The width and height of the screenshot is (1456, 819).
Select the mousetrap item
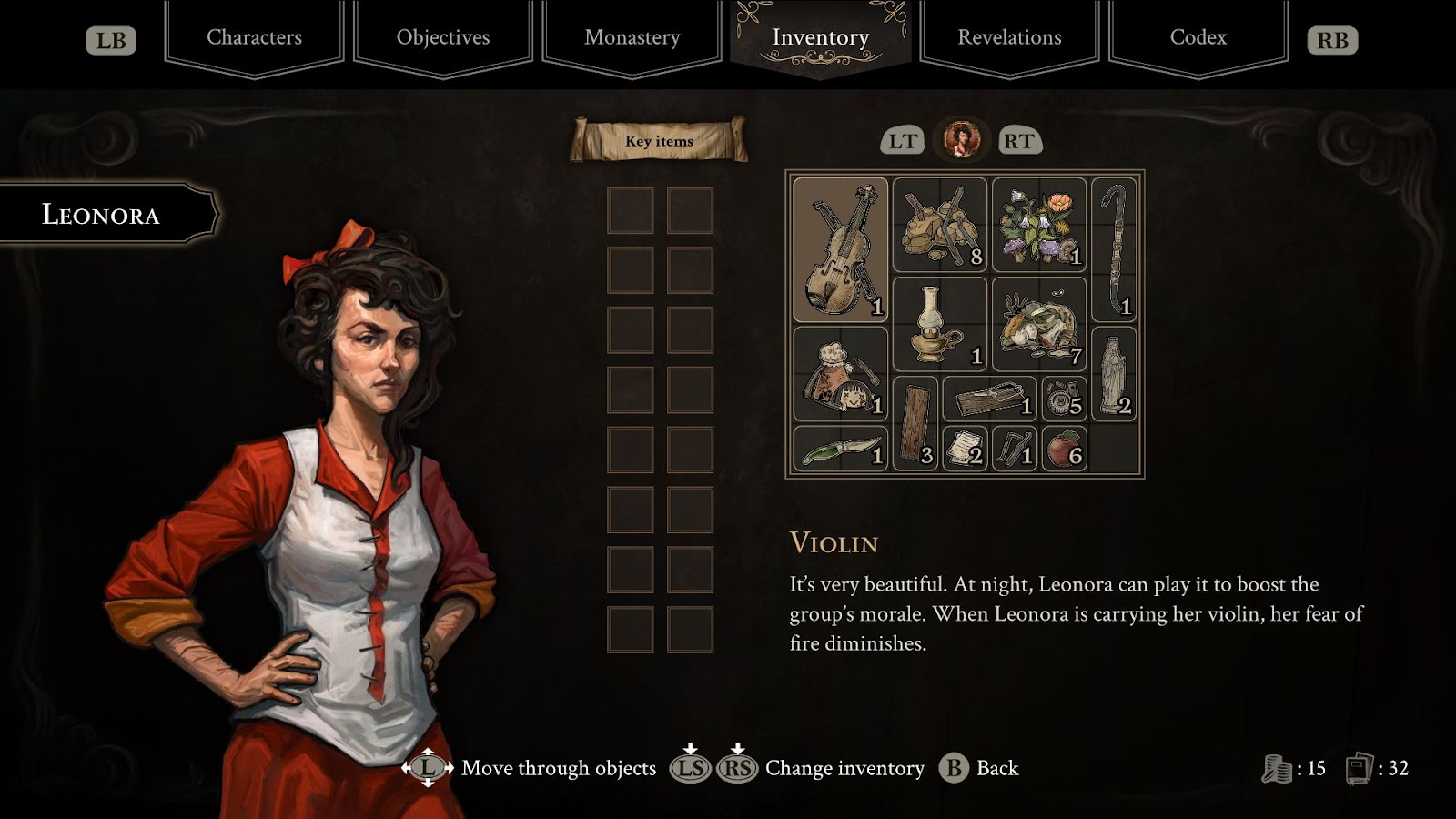988,399
